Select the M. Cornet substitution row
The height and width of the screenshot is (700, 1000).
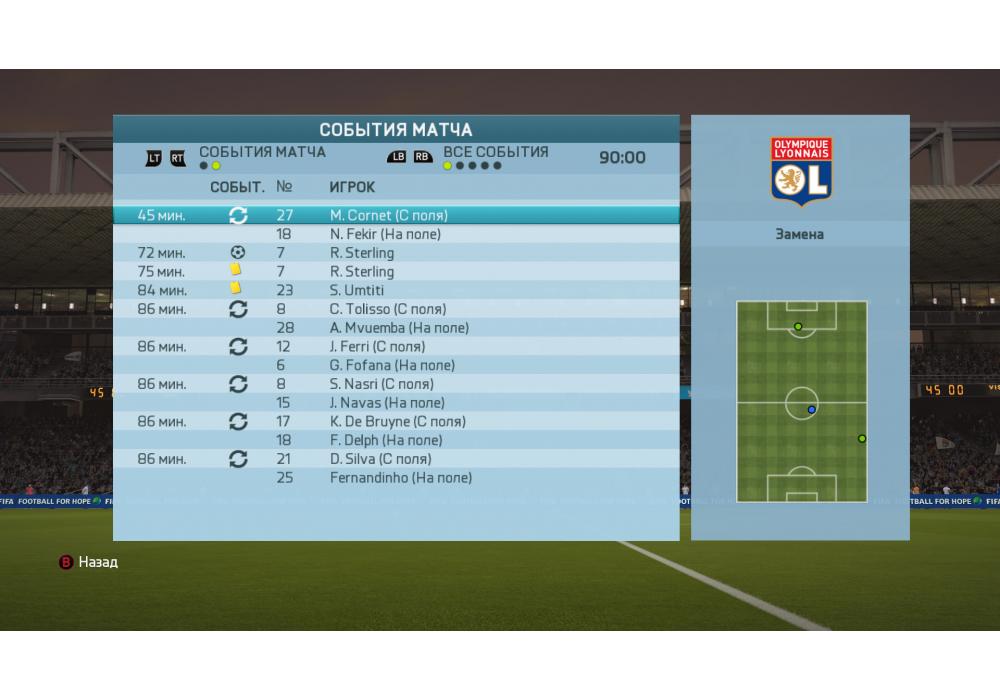tap(395, 215)
